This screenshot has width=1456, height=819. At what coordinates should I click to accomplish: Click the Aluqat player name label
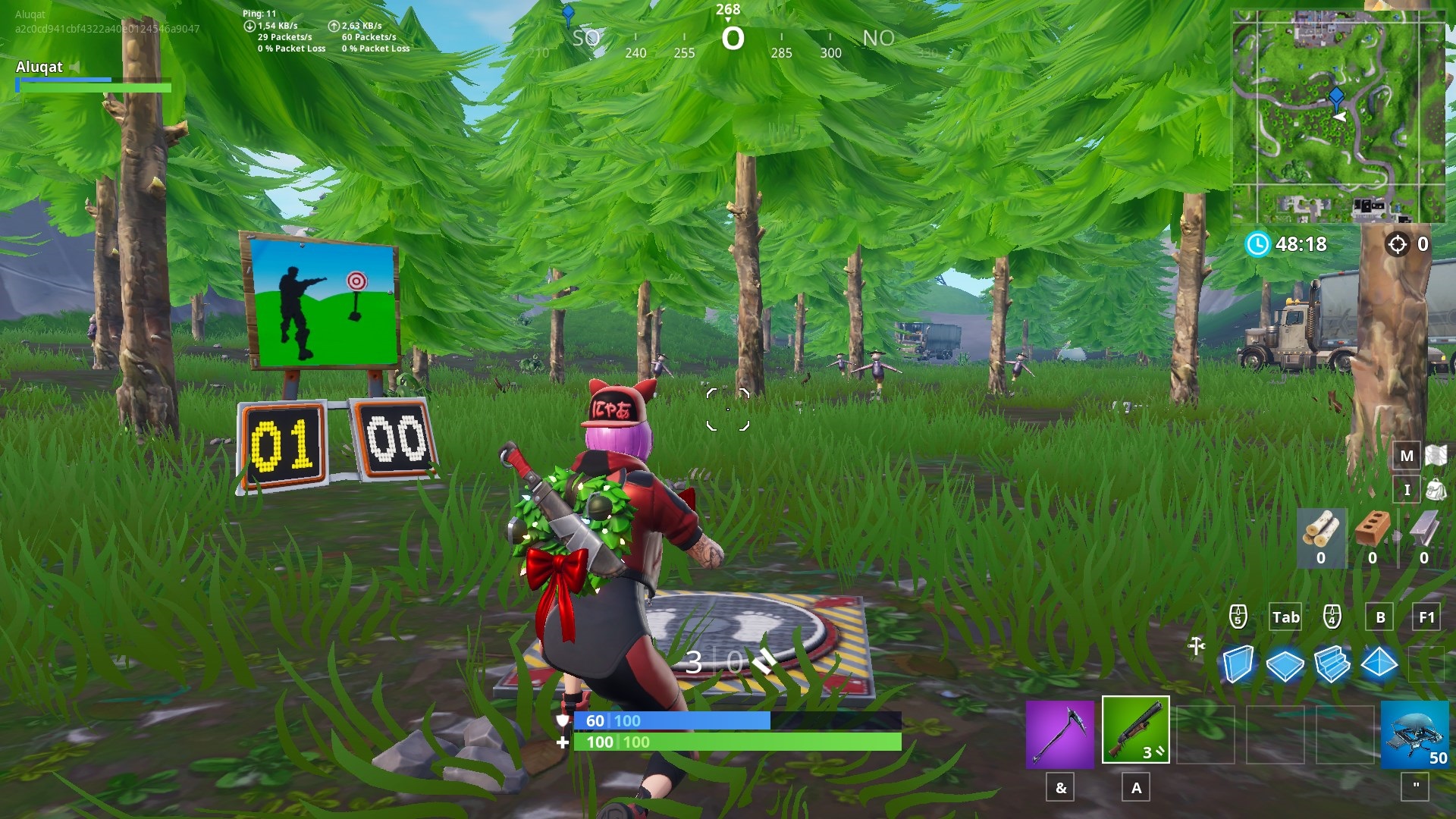click(42, 67)
